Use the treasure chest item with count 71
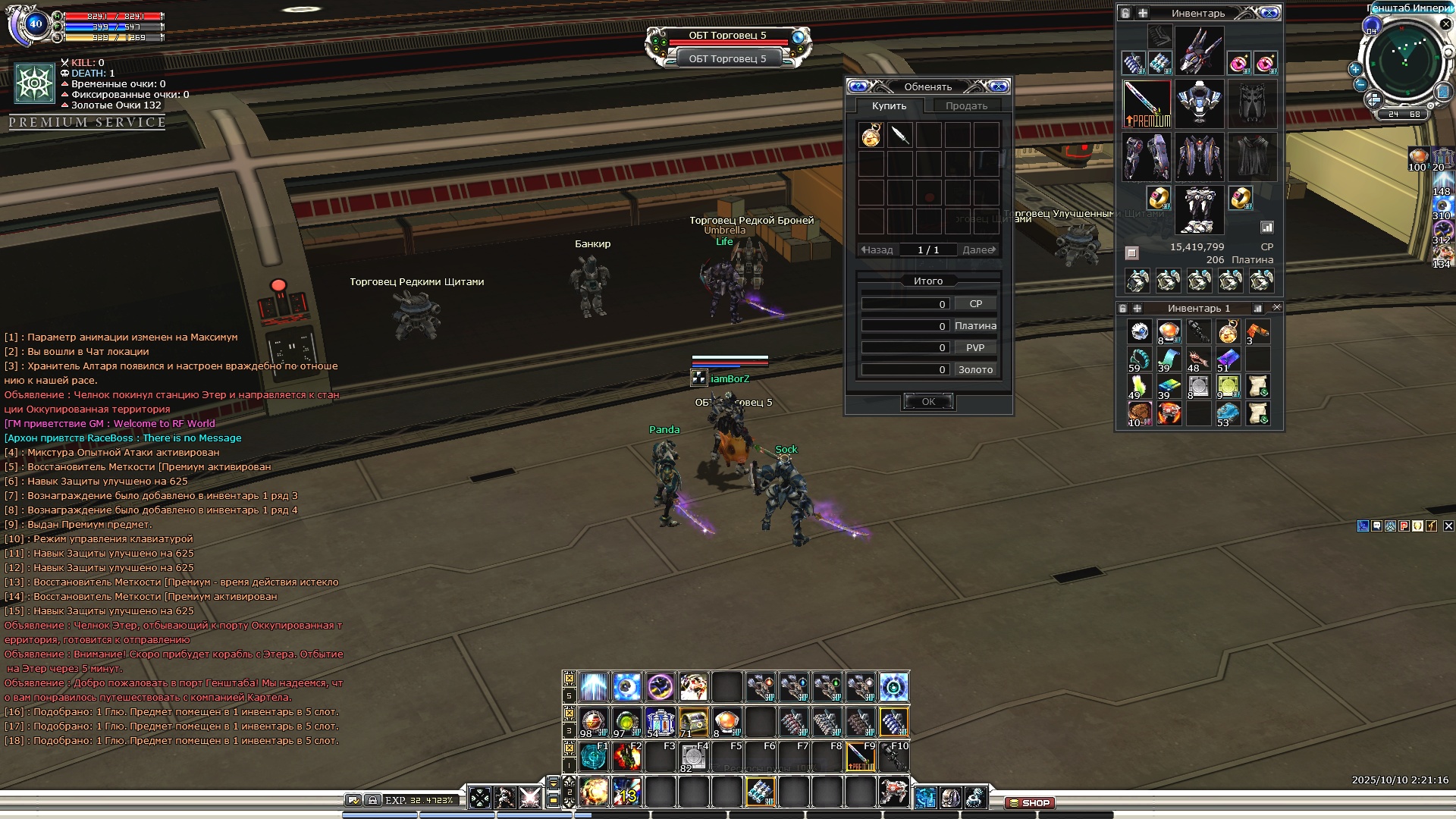The height and width of the screenshot is (819, 1456). [693, 722]
